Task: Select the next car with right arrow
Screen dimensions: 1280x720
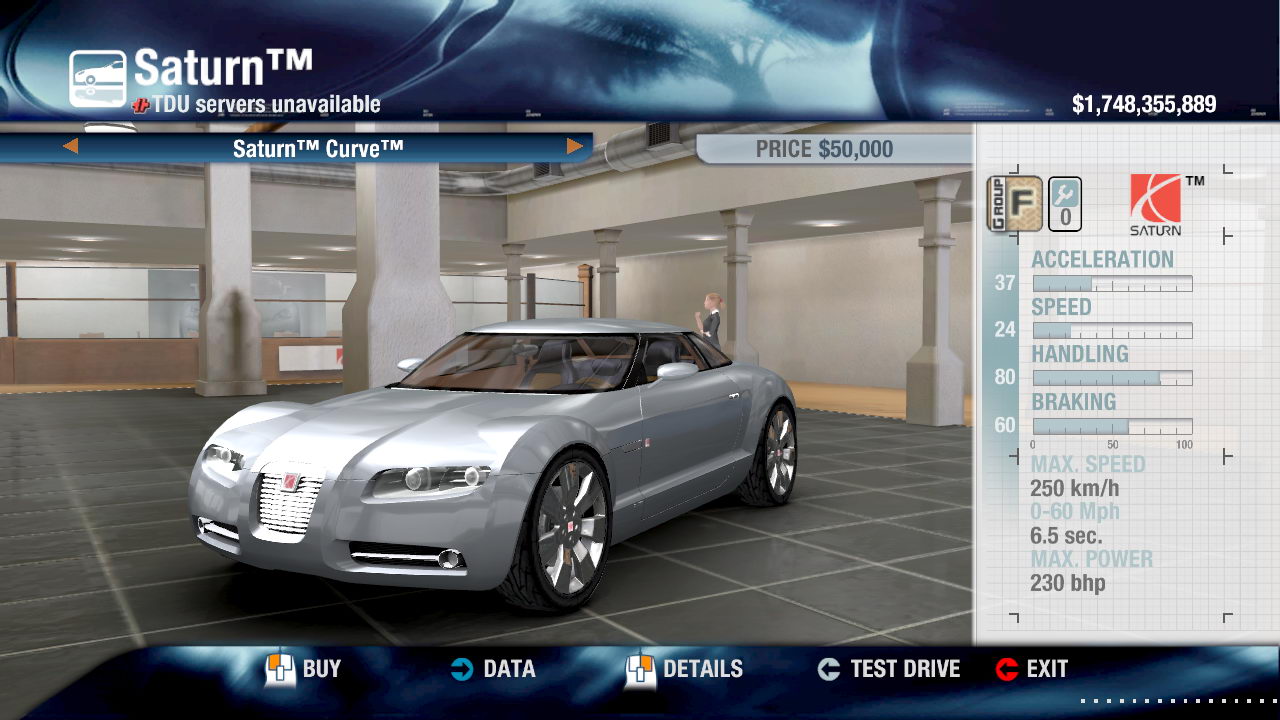Action: [574, 147]
